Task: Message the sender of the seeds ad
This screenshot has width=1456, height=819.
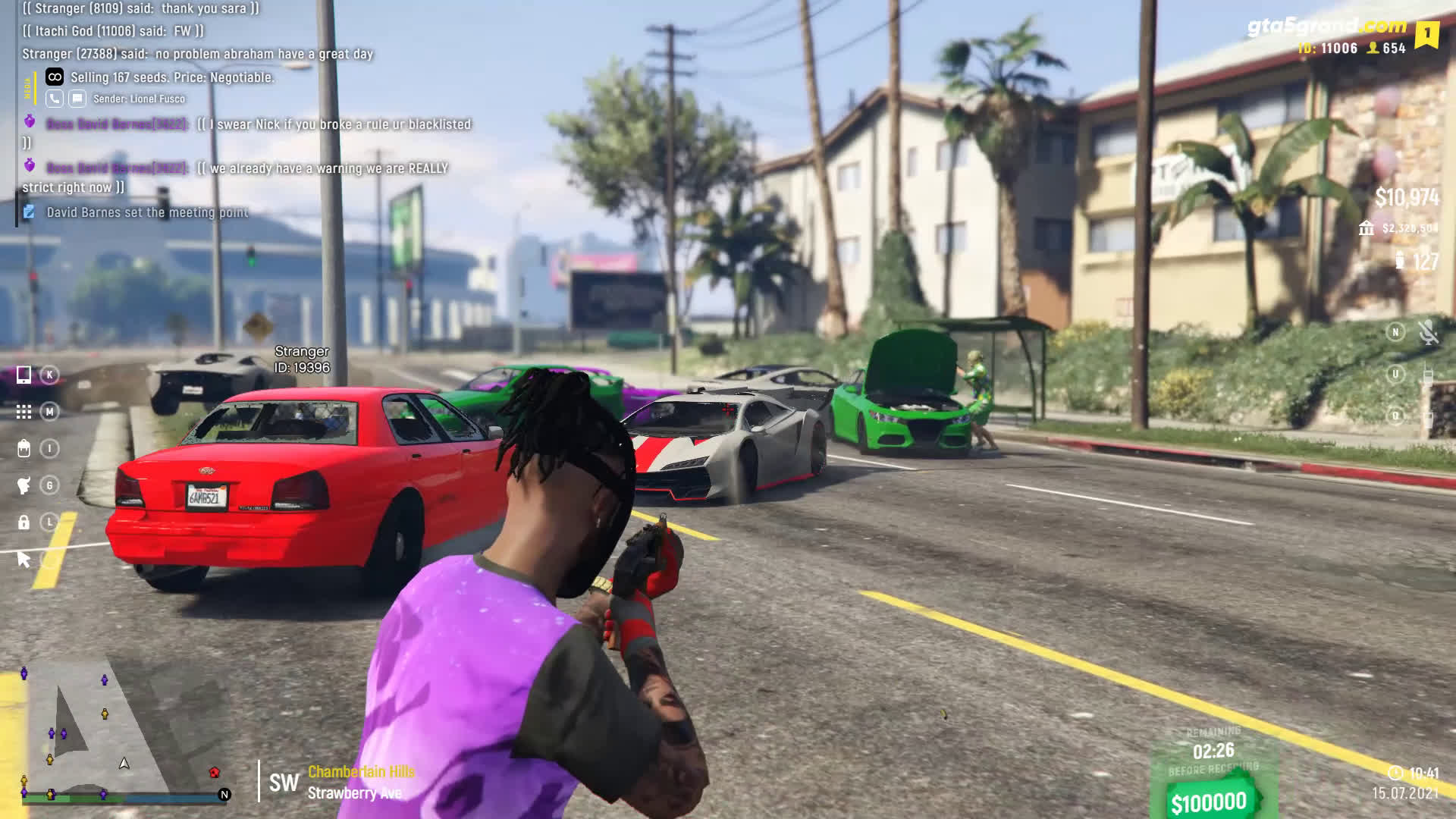Action: [x=77, y=99]
